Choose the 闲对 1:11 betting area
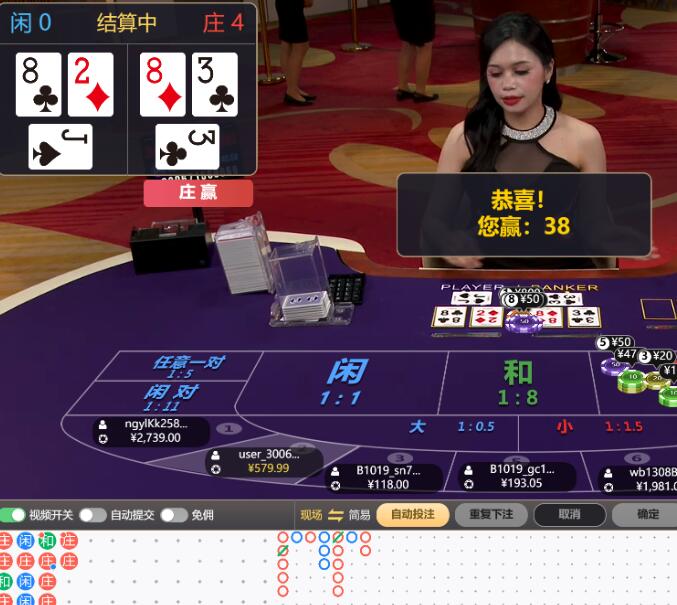The image size is (677, 605). click(170, 397)
